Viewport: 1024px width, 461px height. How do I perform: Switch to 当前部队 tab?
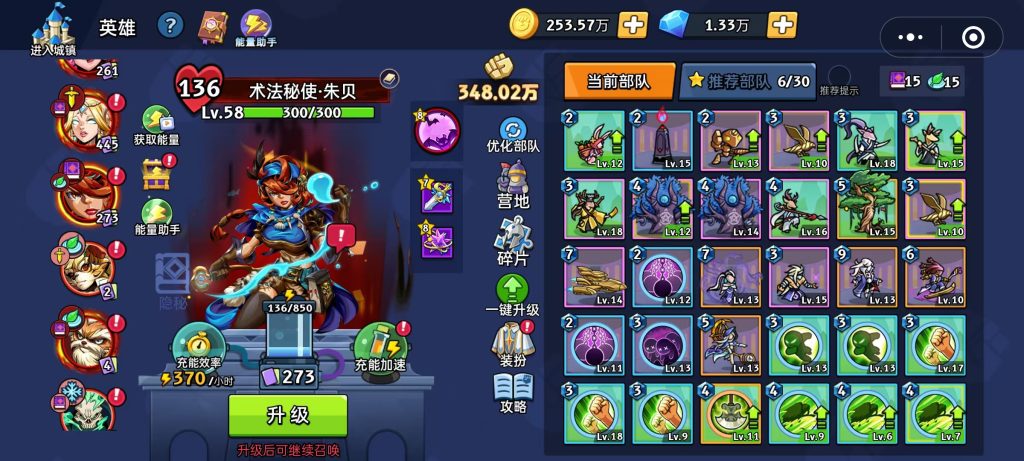tap(615, 82)
